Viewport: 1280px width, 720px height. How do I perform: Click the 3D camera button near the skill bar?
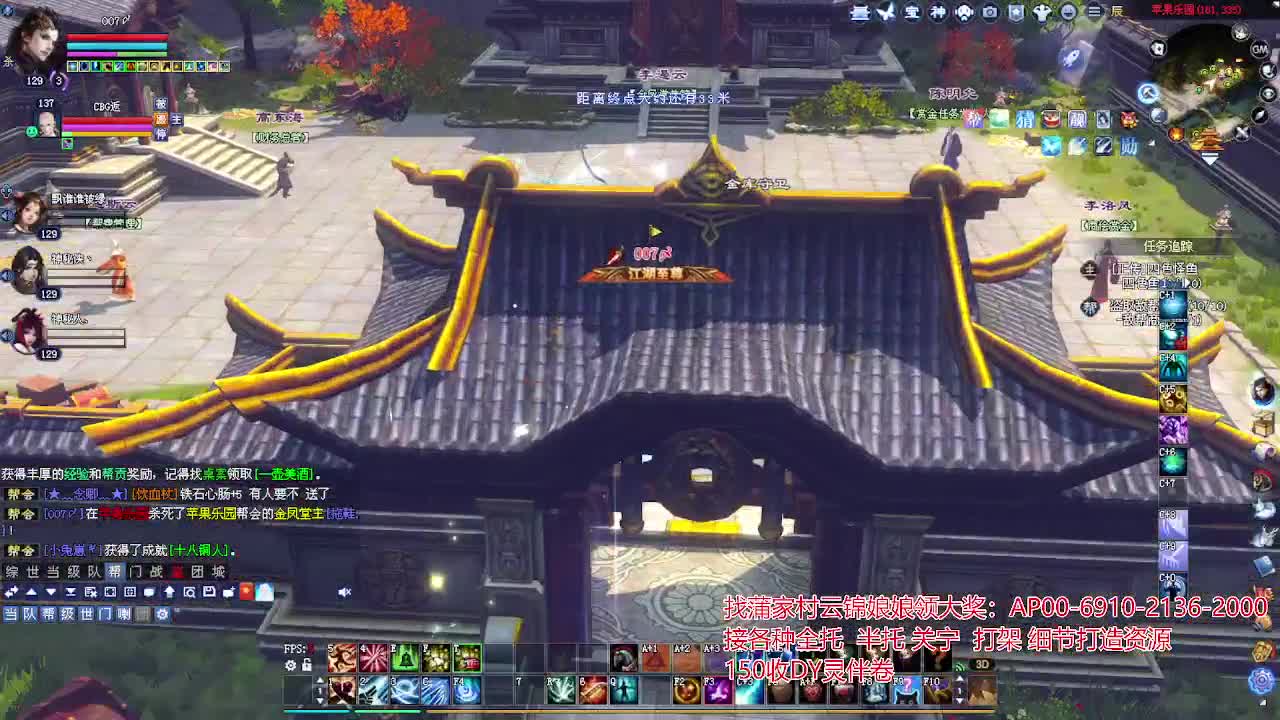pyautogui.click(x=983, y=664)
